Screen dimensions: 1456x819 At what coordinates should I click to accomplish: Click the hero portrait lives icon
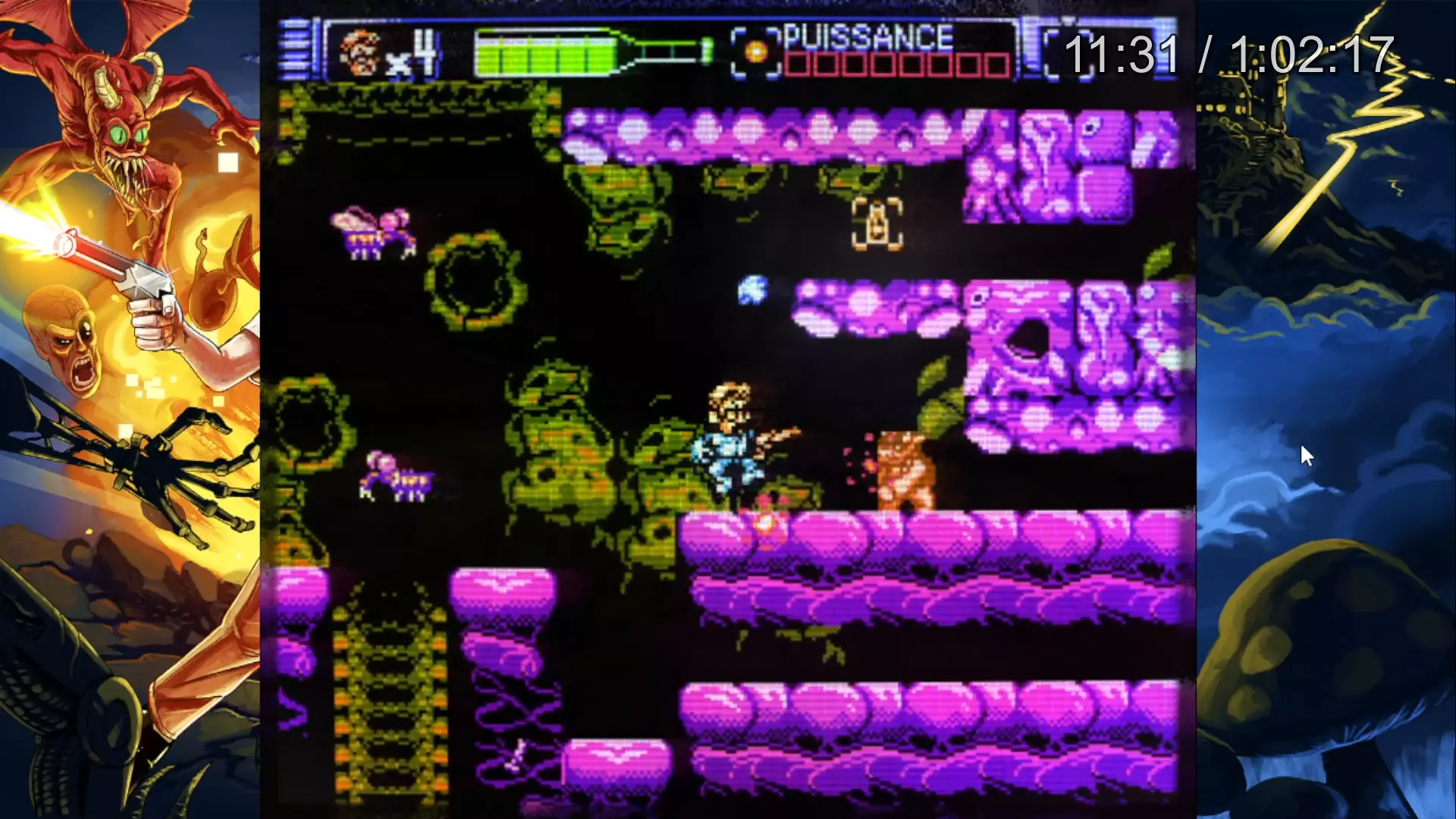click(x=360, y=52)
